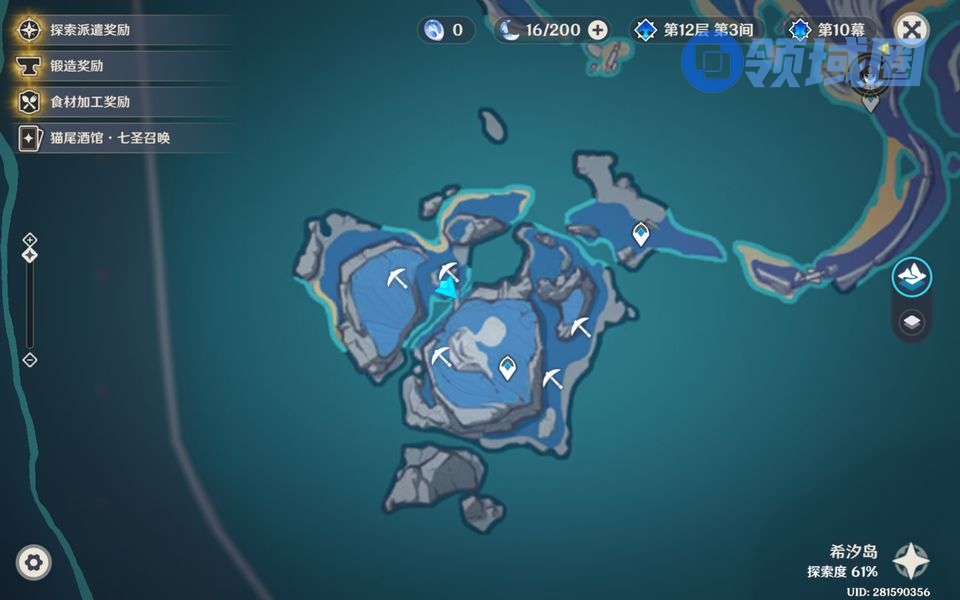Select the 食材加工奖励 ingredient processing entry
Image resolution: width=960 pixels, height=600 pixels.
point(90,102)
